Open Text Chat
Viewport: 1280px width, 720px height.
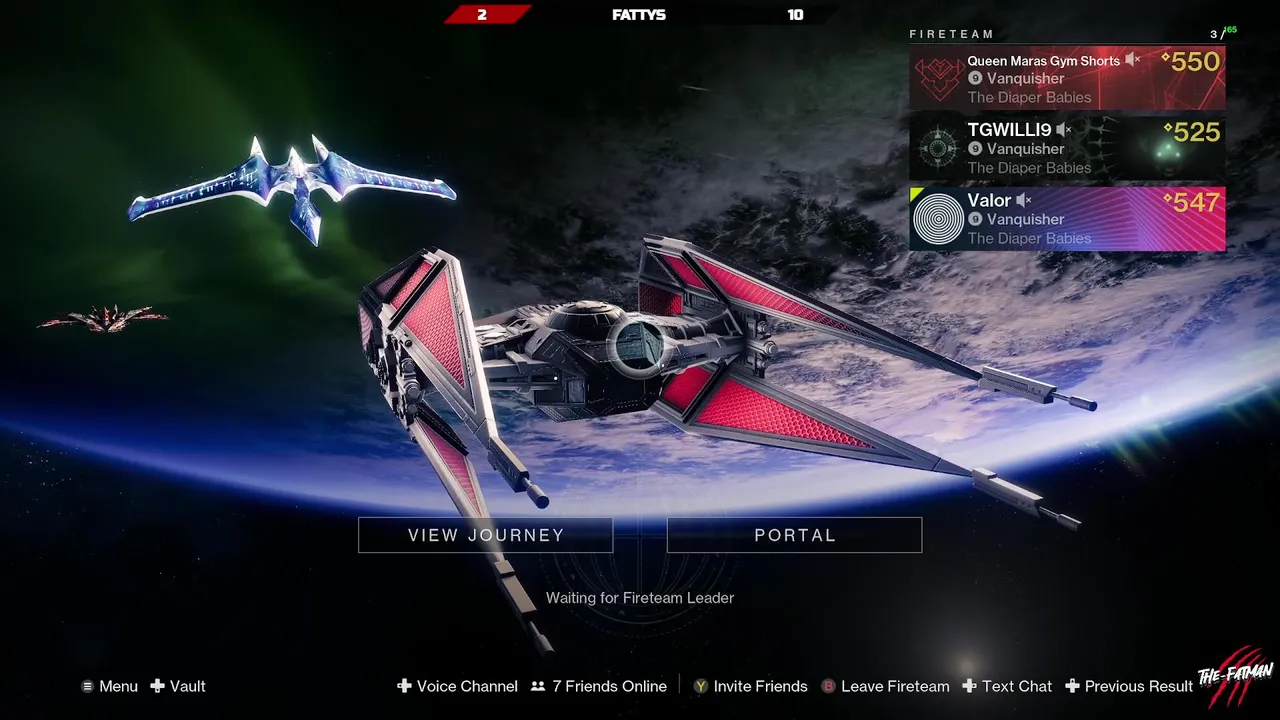click(x=1008, y=686)
